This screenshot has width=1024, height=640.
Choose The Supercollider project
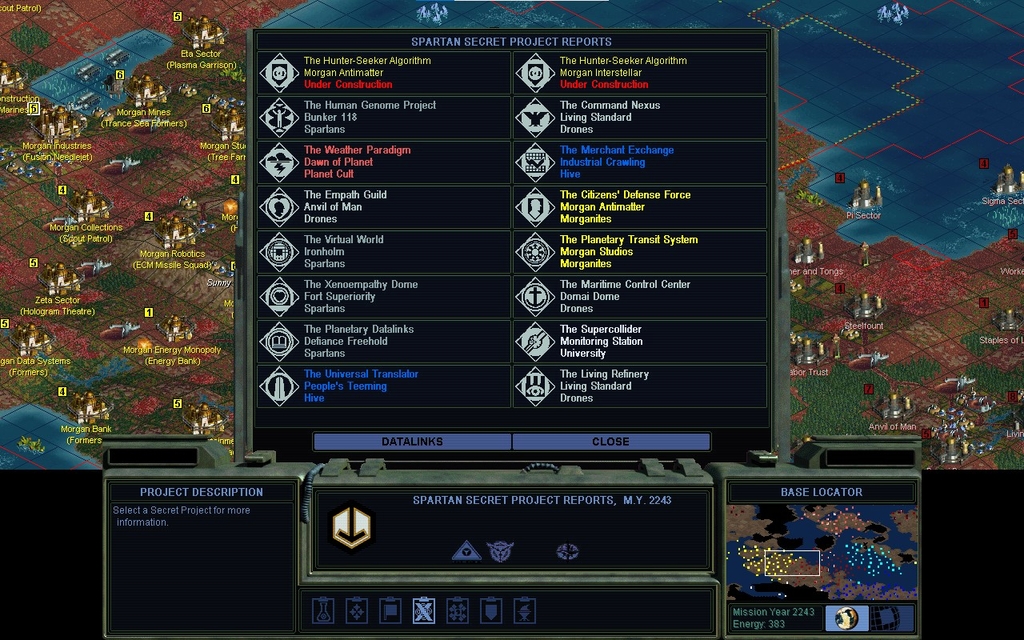coord(640,341)
